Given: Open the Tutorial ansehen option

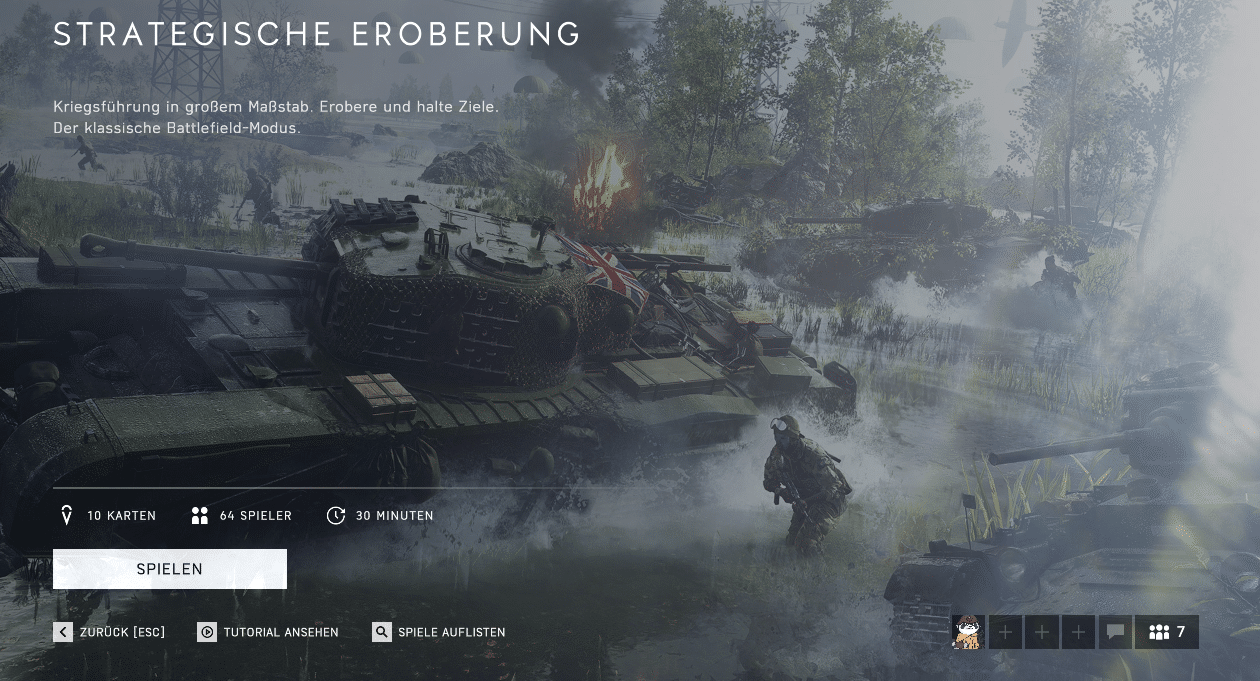Looking at the screenshot, I should [268, 632].
